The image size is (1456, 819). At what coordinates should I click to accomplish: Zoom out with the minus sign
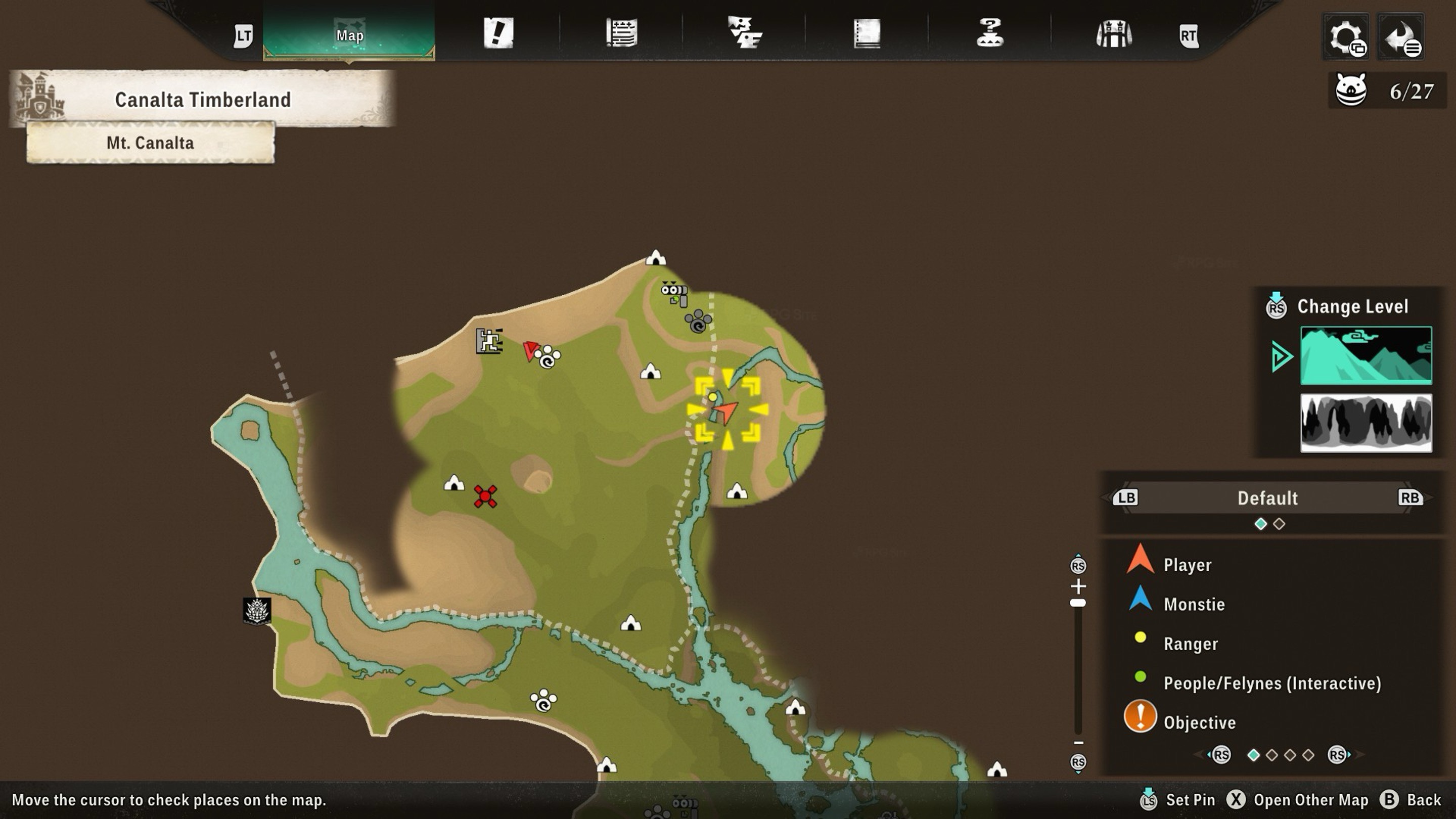click(x=1078, y=743)
